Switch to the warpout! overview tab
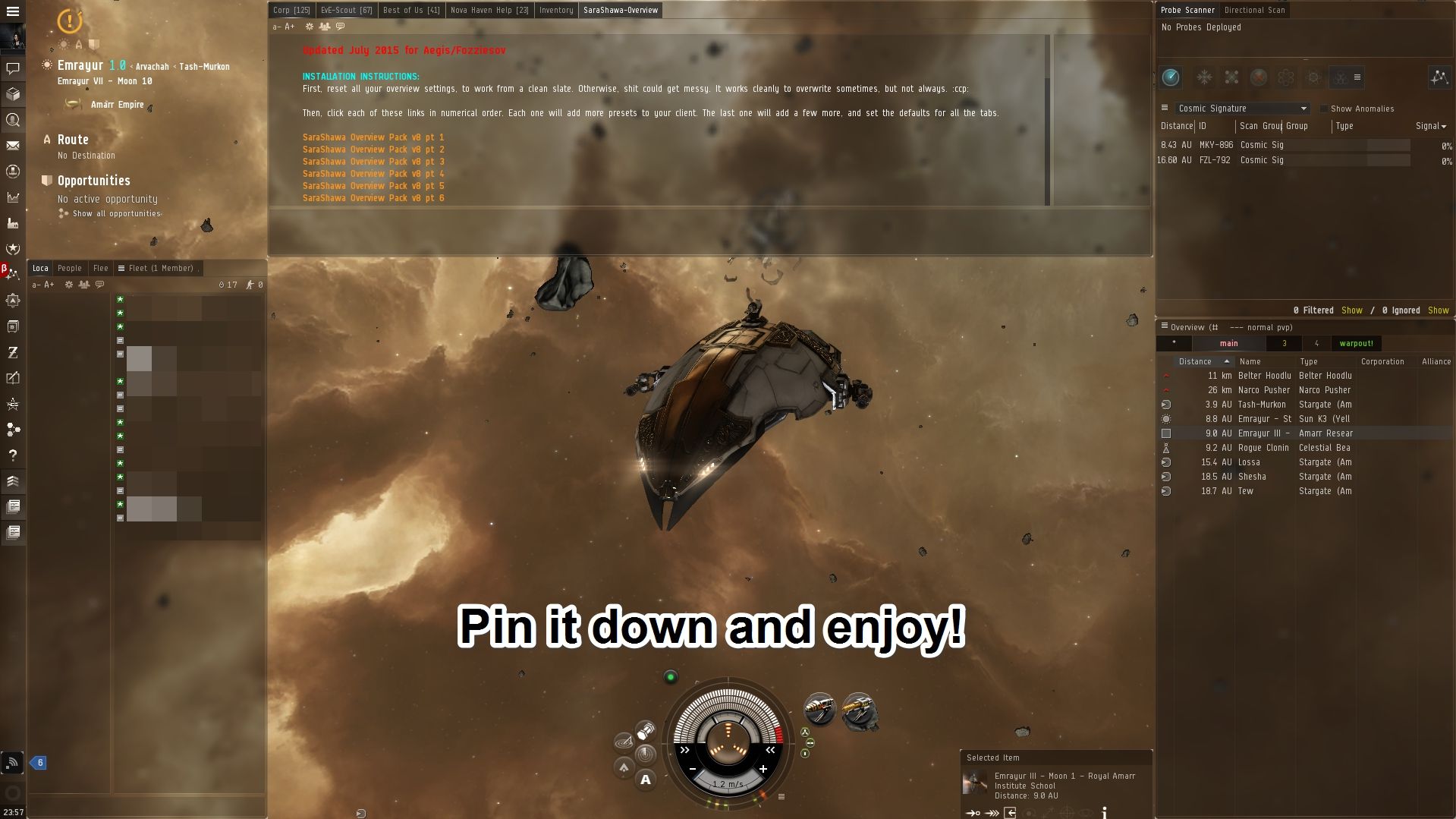Screen dimensions: 1456x819 click(x=1357, y=343)
